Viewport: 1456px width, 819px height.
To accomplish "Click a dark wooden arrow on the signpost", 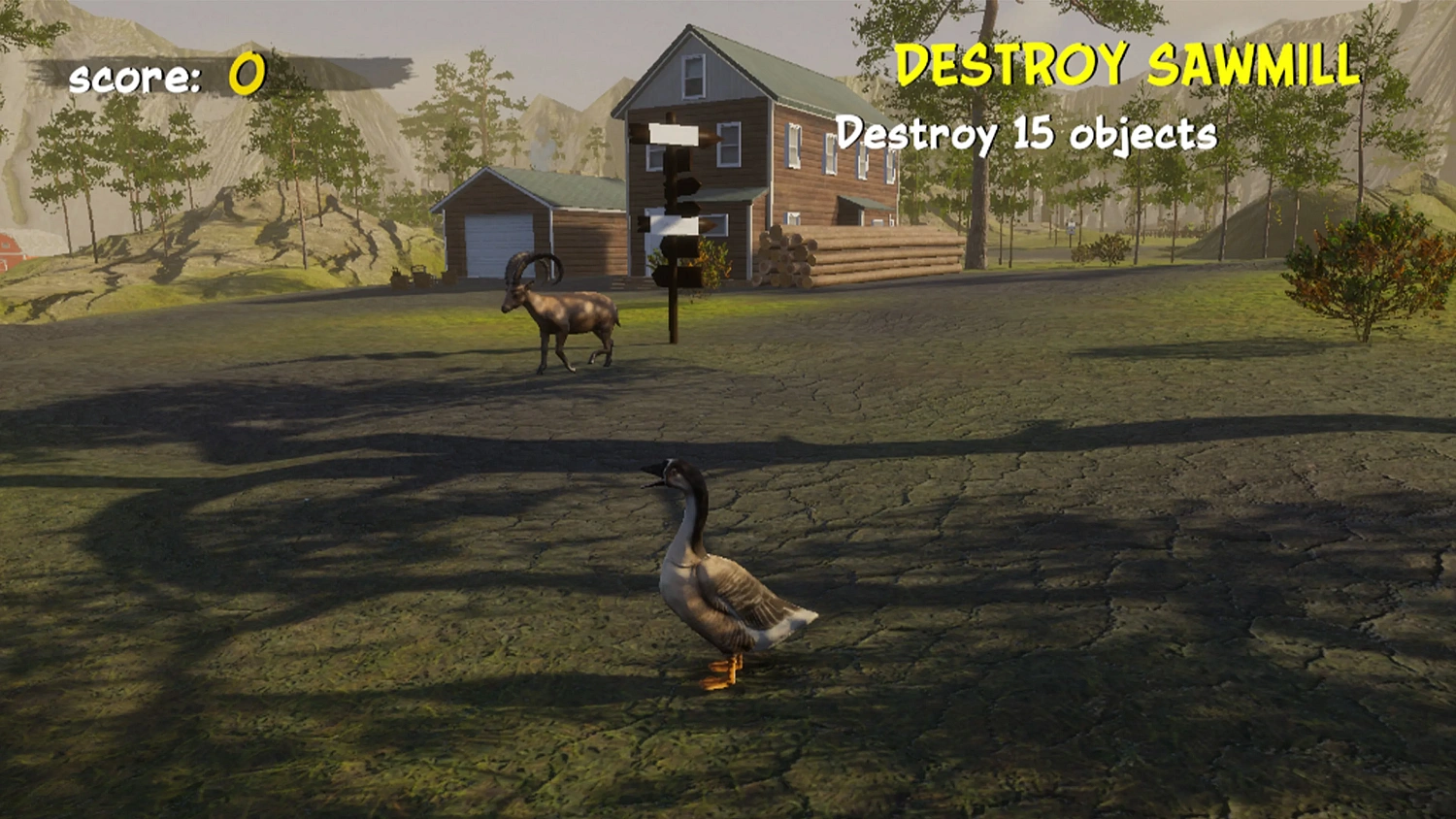I will pyautogui.click(x=689, y=186).
